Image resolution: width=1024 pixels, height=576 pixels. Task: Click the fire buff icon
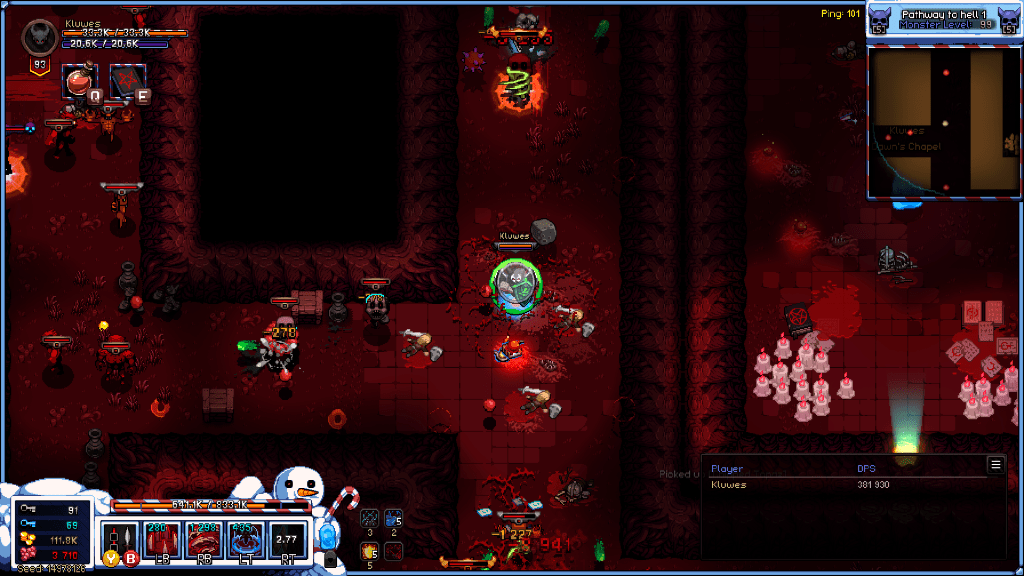[369, 550]
